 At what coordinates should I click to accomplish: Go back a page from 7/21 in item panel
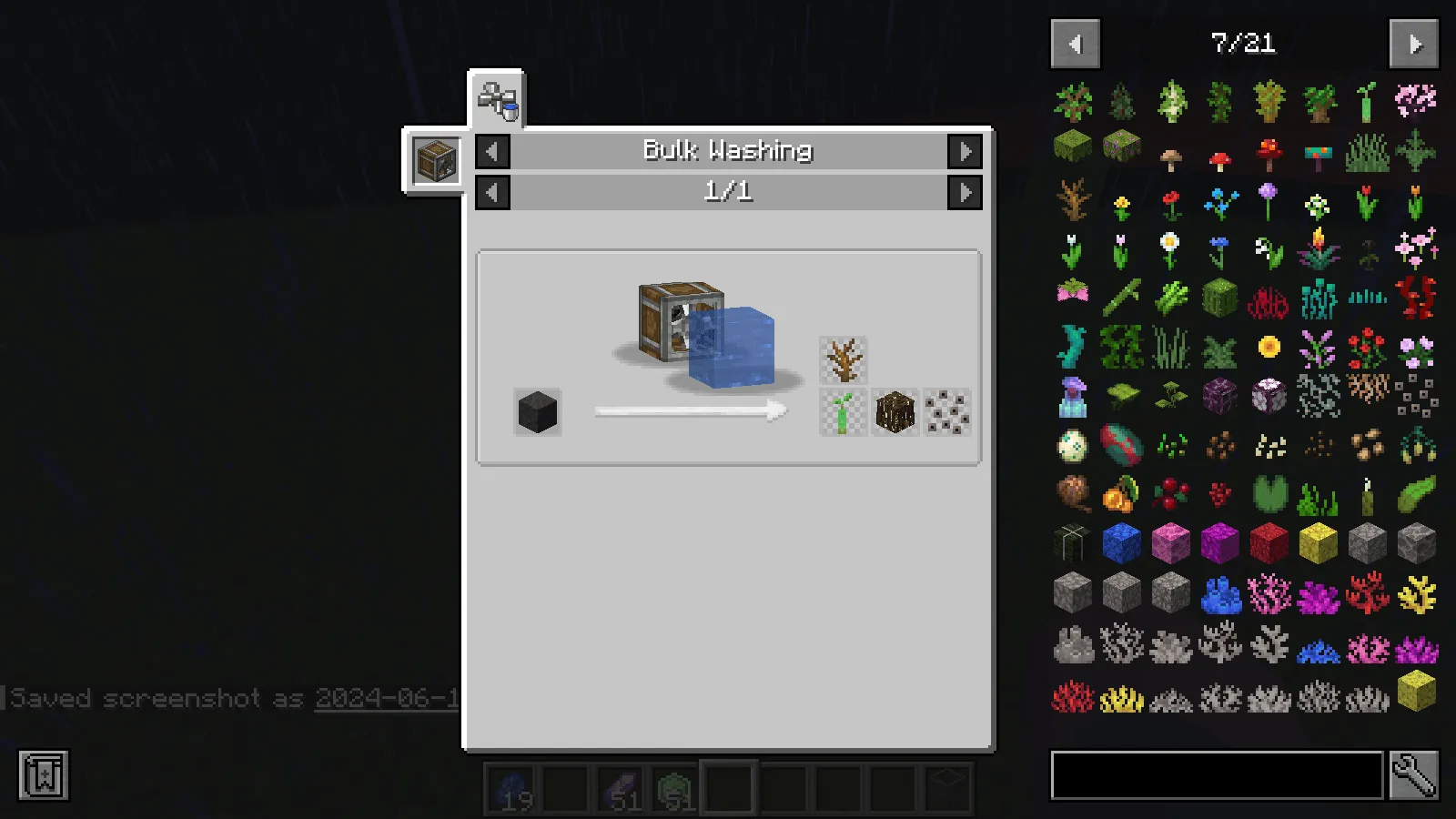click(1075, 43)
